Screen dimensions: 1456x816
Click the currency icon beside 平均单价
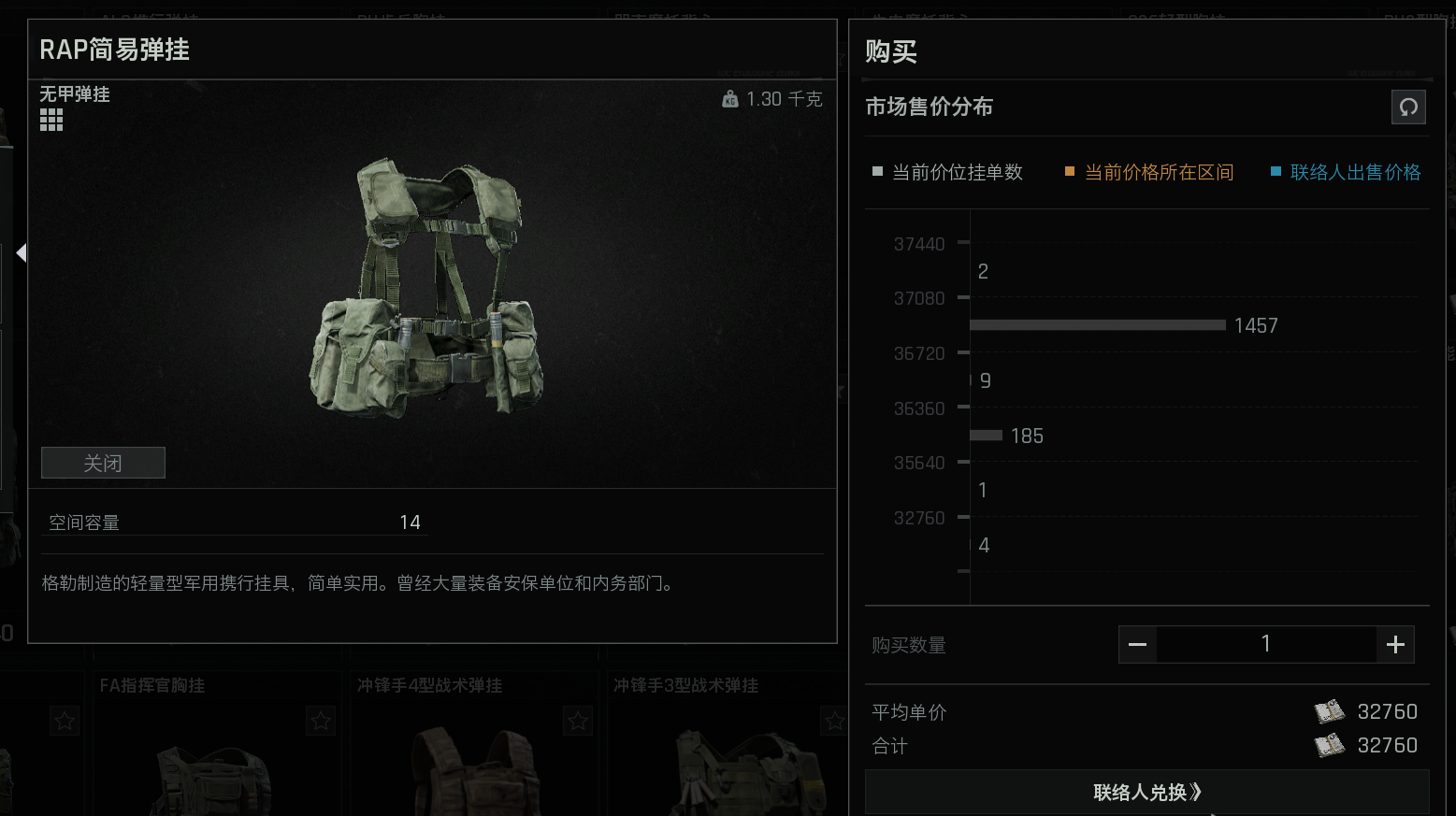coord(1330,711)
